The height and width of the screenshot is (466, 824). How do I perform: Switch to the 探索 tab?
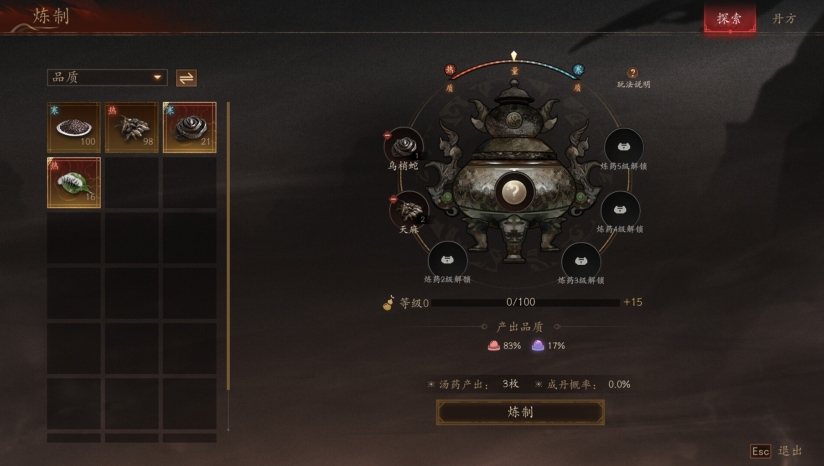click(x=729, y=18)
